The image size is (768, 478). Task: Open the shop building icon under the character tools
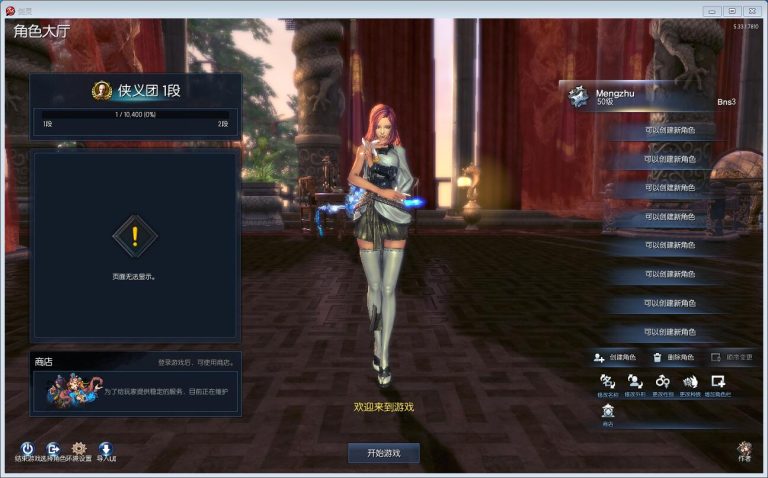click(x=607, y=411)
